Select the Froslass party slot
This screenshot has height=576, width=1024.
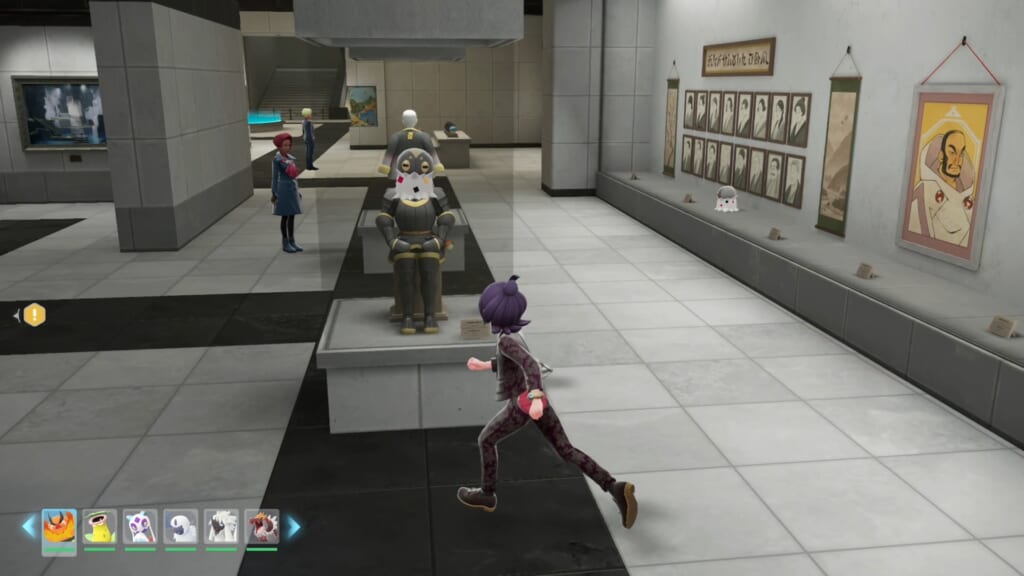coord(140,526)
